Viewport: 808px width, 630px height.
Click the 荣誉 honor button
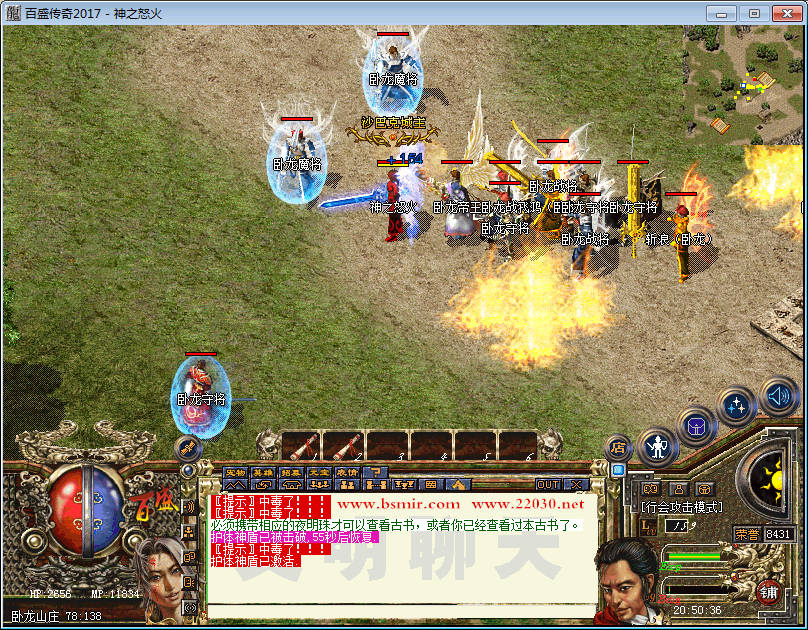(x=747, y=534)
